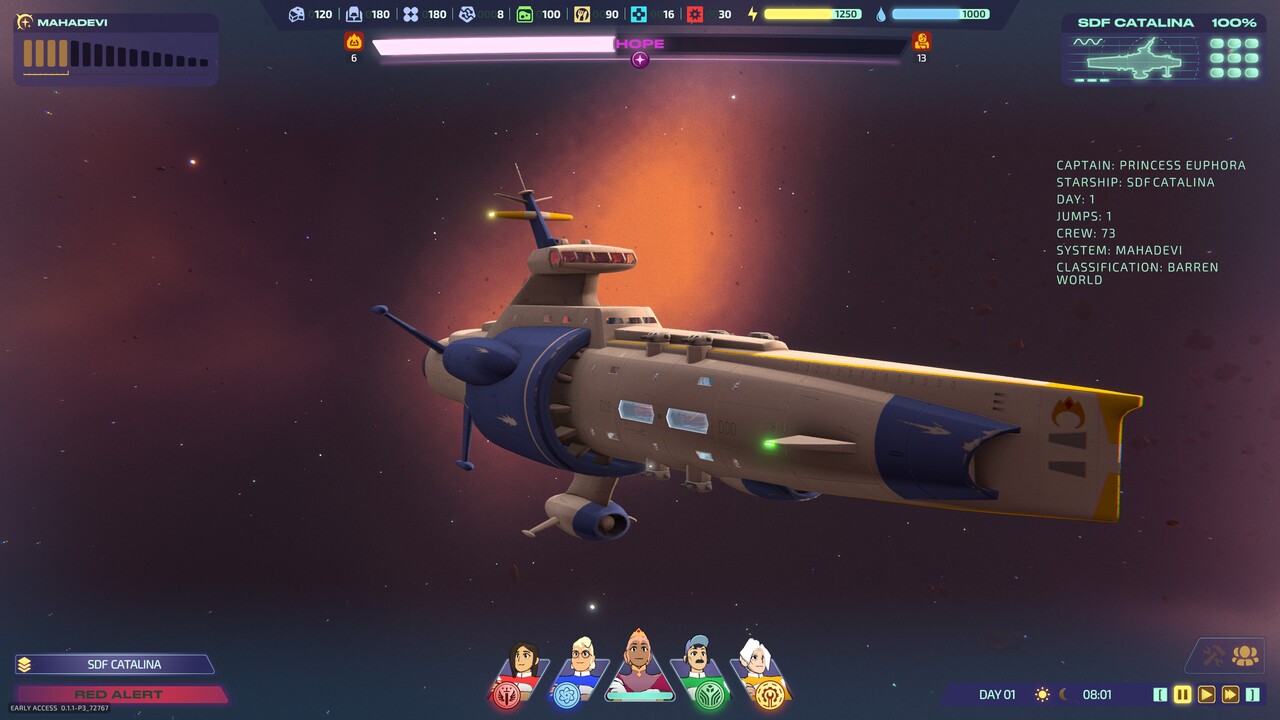Open the crew management icon

1245,656
